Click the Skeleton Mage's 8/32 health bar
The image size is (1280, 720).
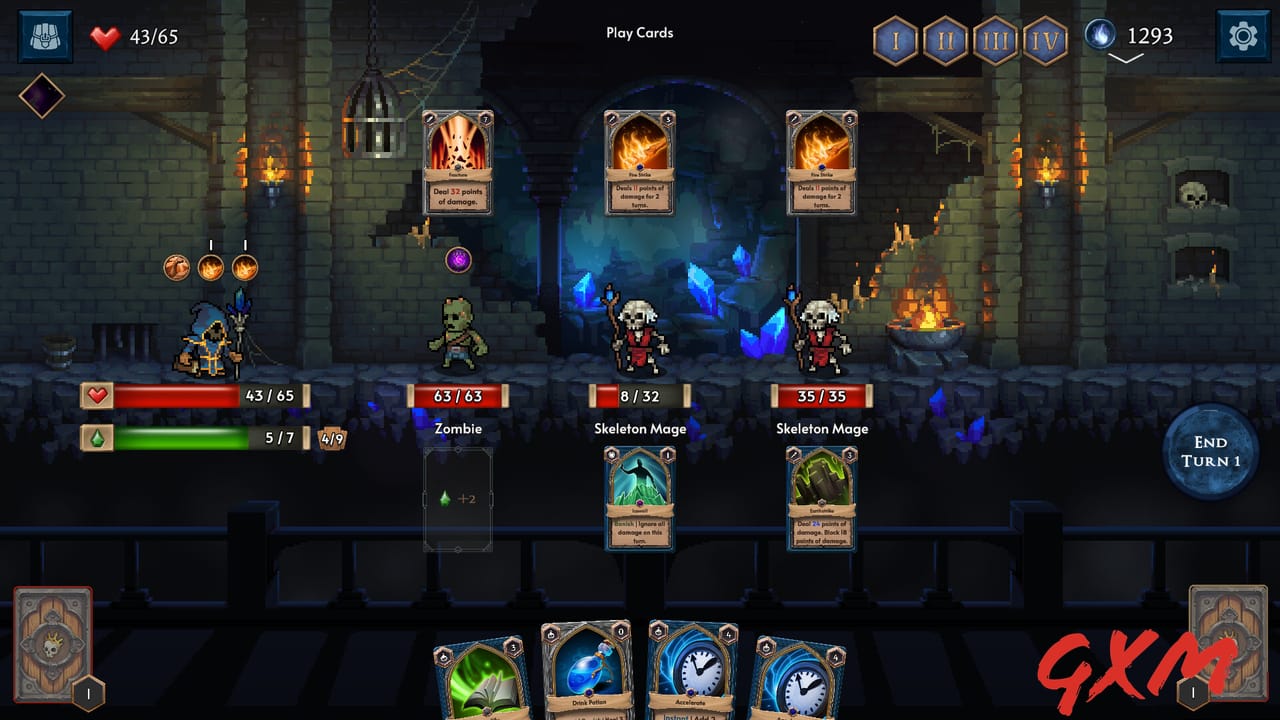coord(639,395)
